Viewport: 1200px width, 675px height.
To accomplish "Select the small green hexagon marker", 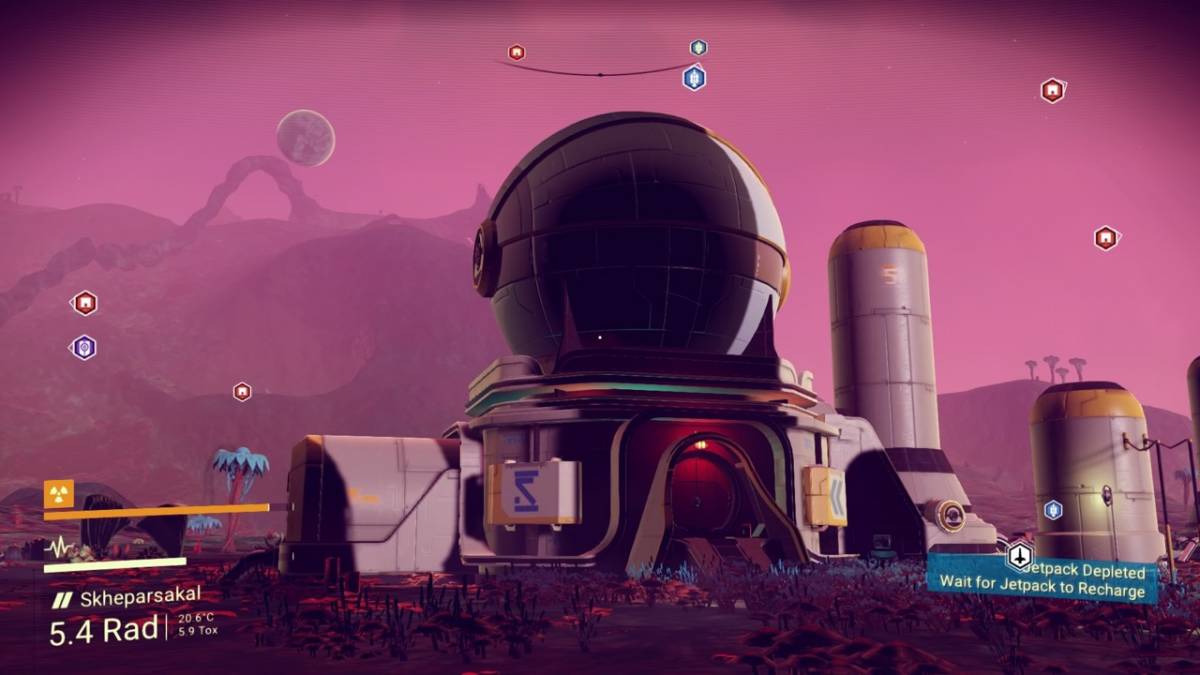I will pyautogui.click(x=698, y=47).
